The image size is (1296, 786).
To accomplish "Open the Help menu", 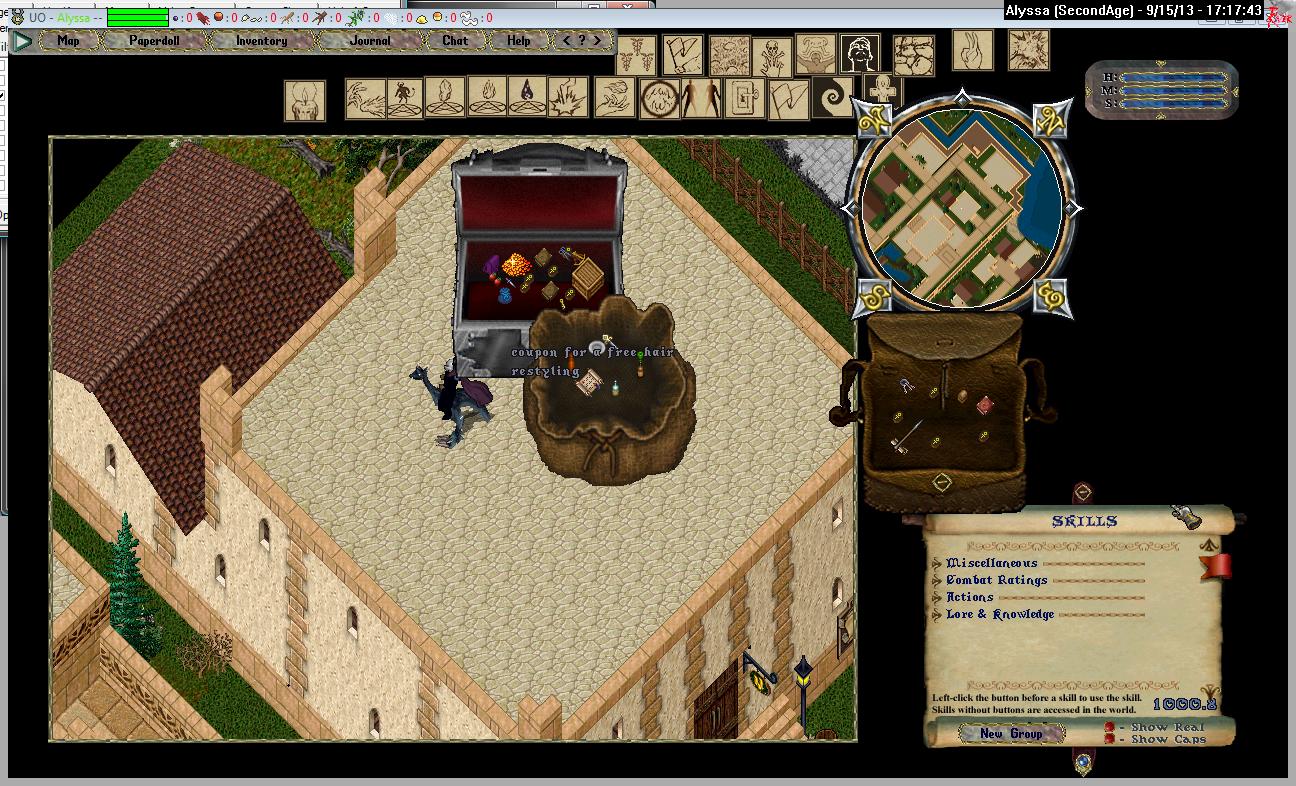I will tap(518, 41).
